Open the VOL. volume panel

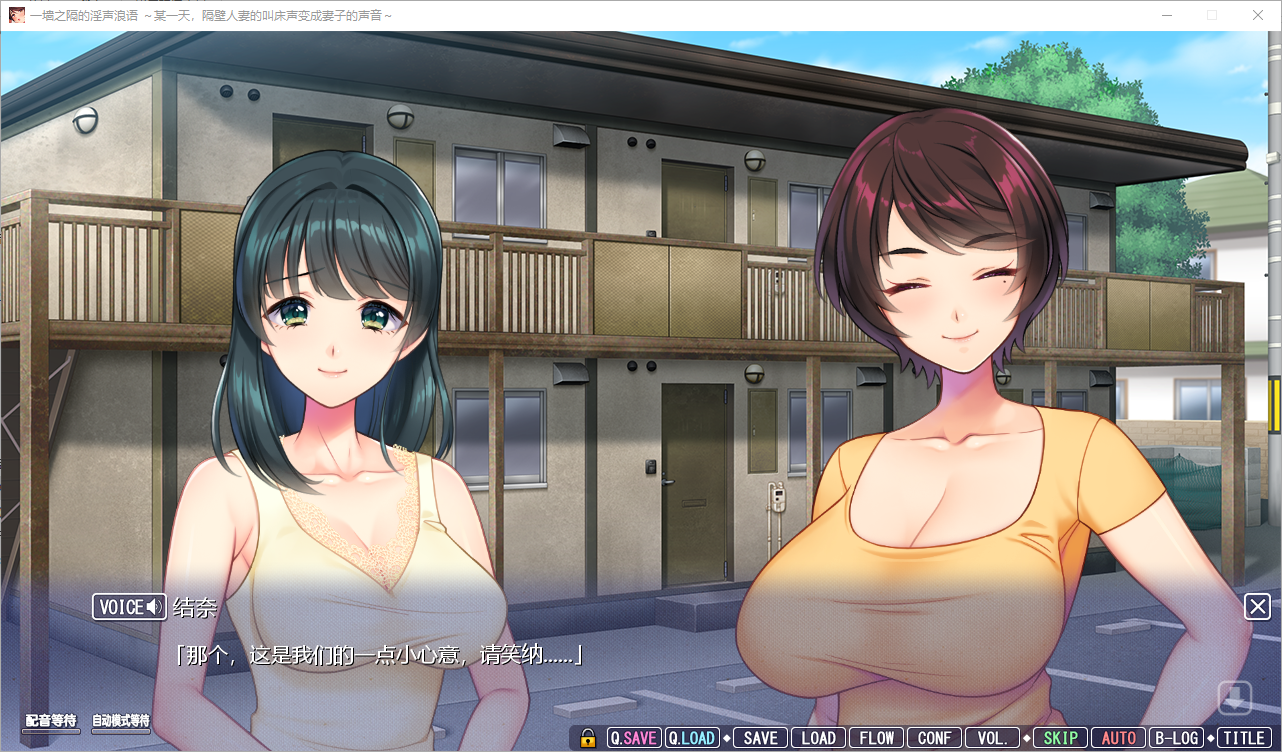[992, 738]
